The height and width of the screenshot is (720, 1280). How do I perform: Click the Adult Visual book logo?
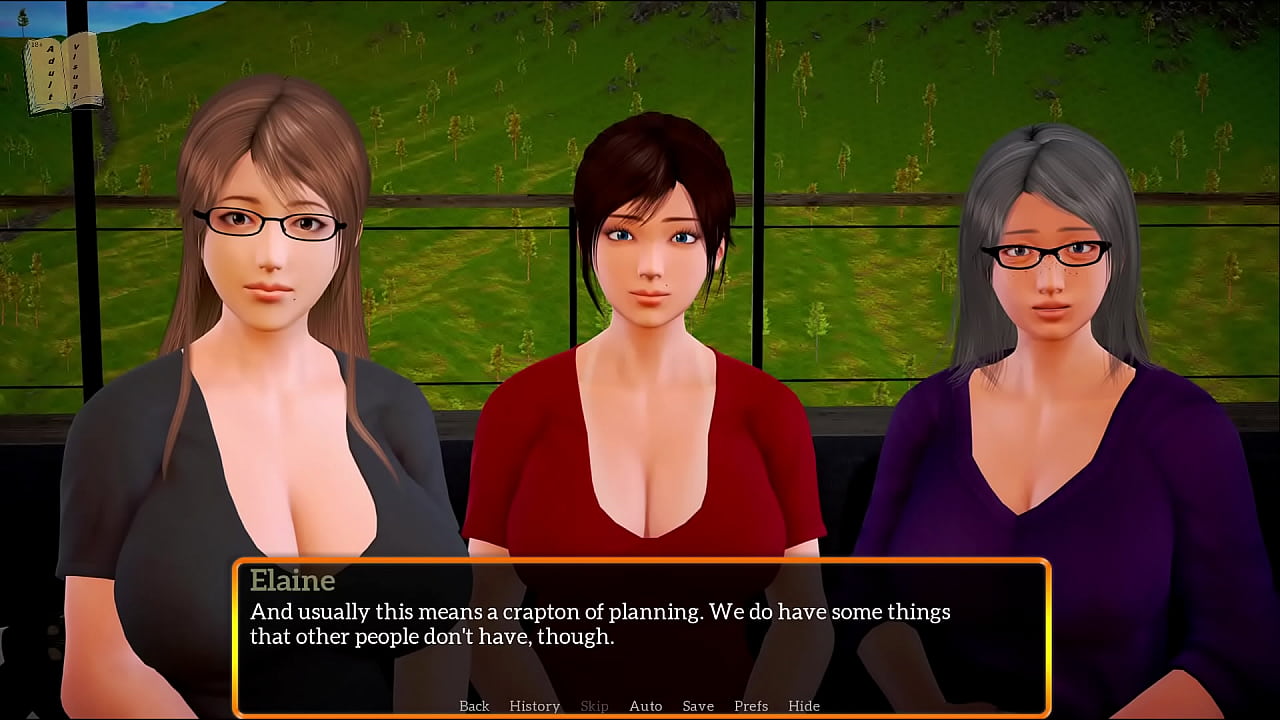point(63,73)
